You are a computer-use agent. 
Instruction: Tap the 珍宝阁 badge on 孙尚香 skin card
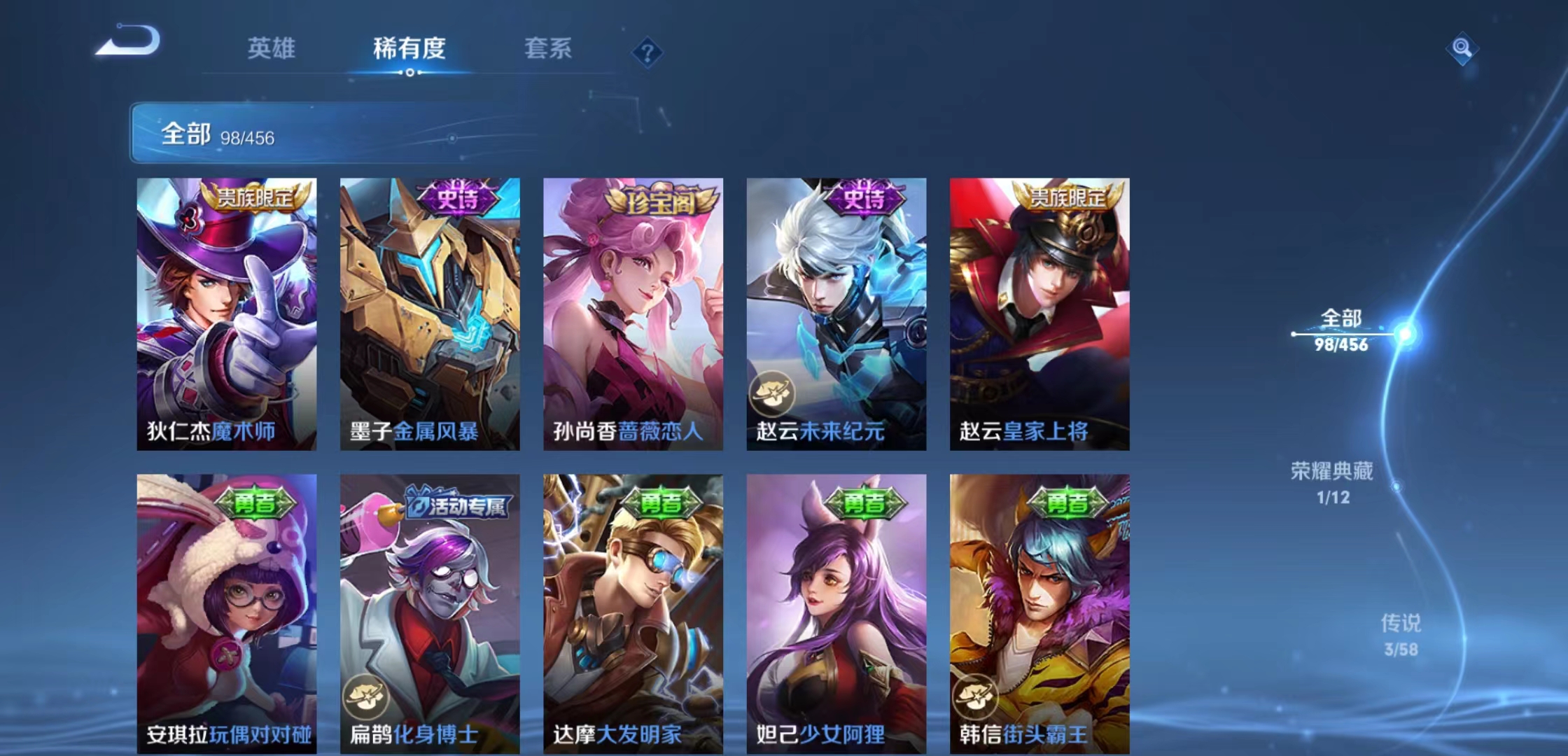click(x=662, y=202)
